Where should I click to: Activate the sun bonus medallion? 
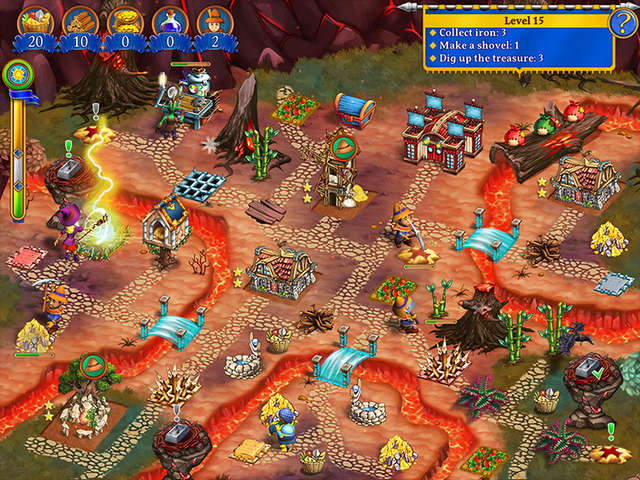coord(17,73)
